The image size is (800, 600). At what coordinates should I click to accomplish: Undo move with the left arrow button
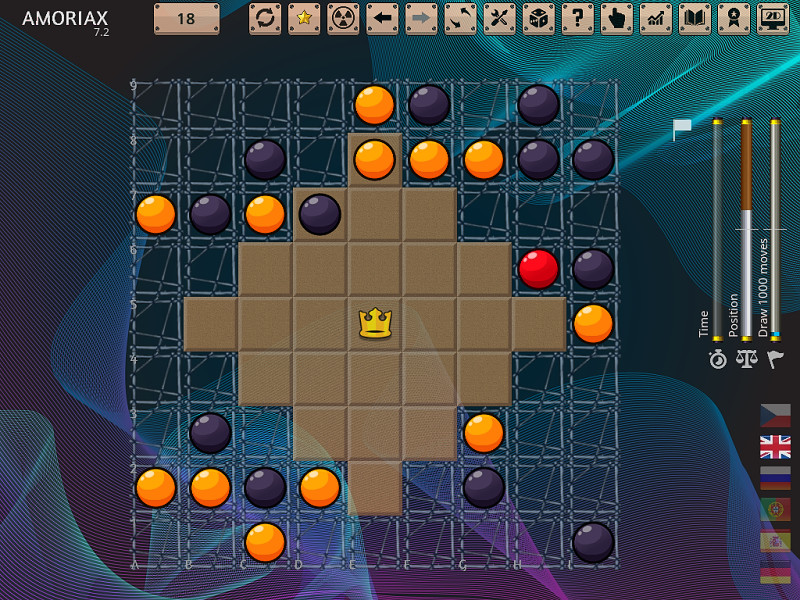coord(382,18)
